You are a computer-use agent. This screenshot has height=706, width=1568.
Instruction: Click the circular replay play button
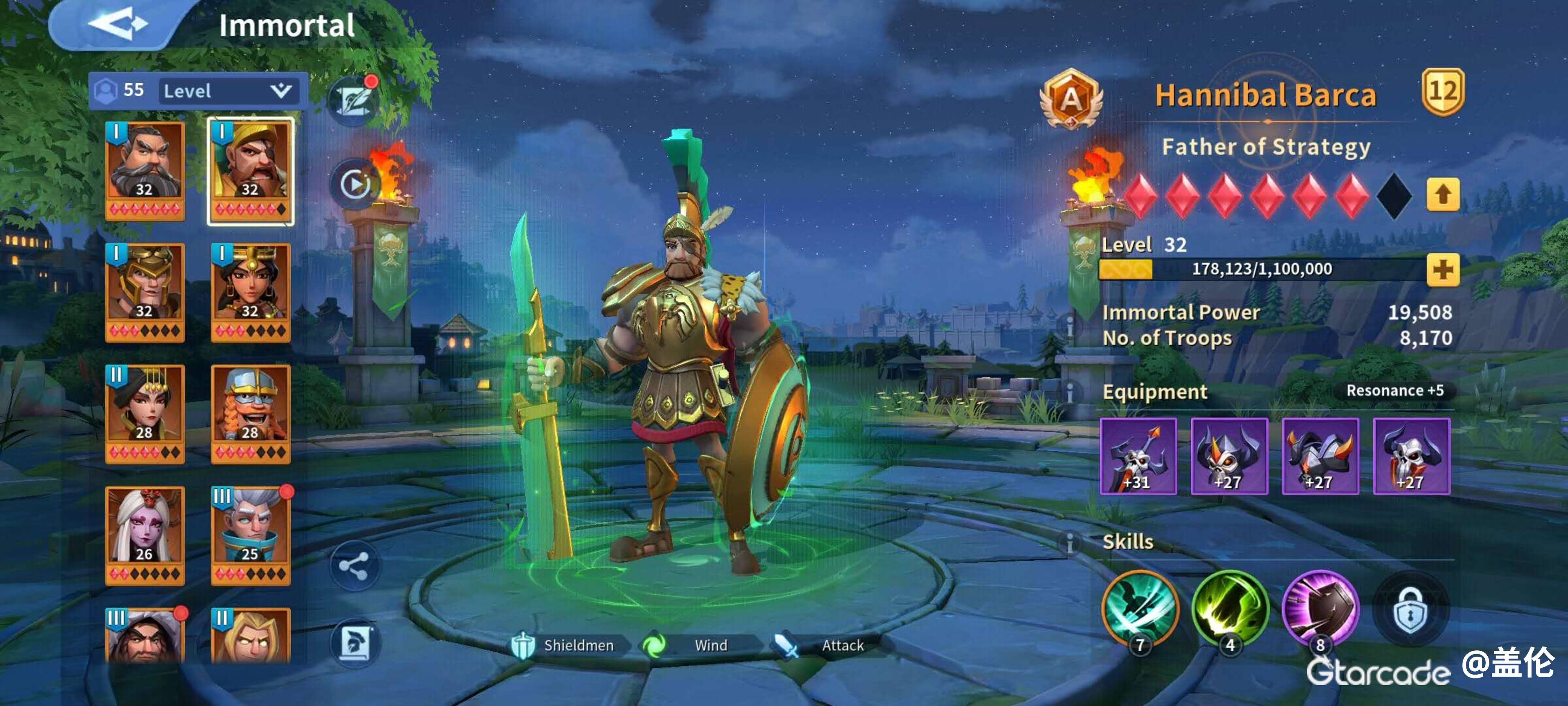coord(355,183)
